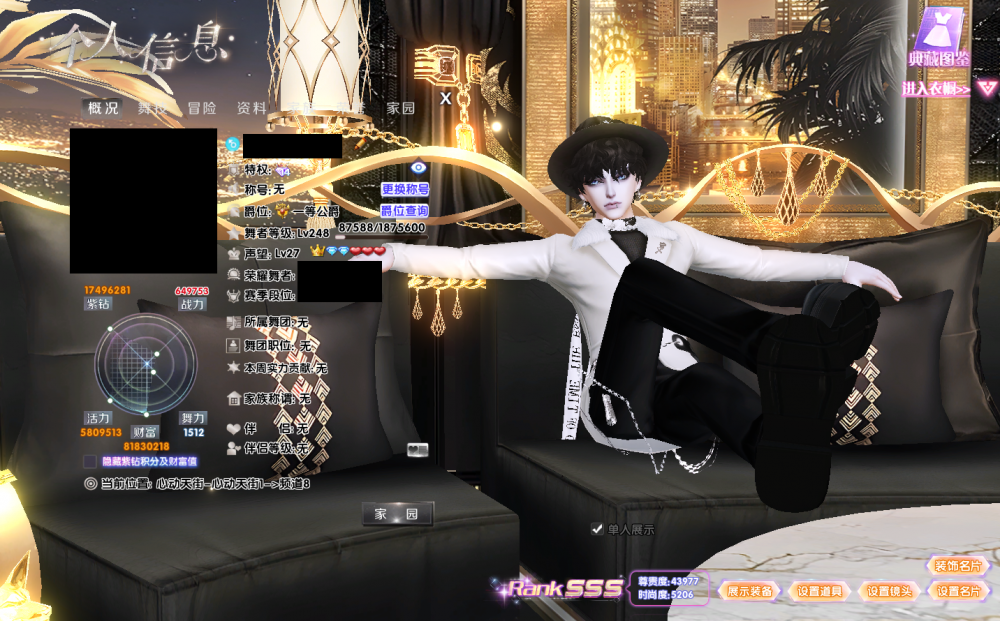
Task: Close the personal info panel with X
Action: click(446, 98)
